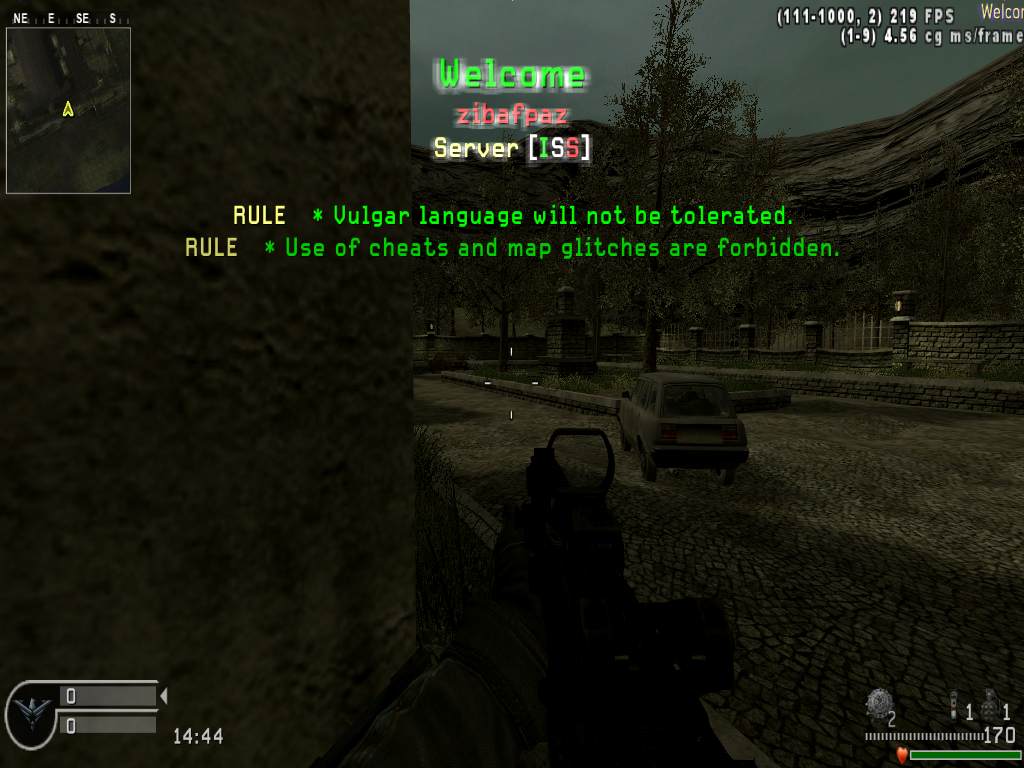Click the minimap in the corner
The height and width of the screenshot is (768, 1024).
pyautogui.click(x=68, y=110)
